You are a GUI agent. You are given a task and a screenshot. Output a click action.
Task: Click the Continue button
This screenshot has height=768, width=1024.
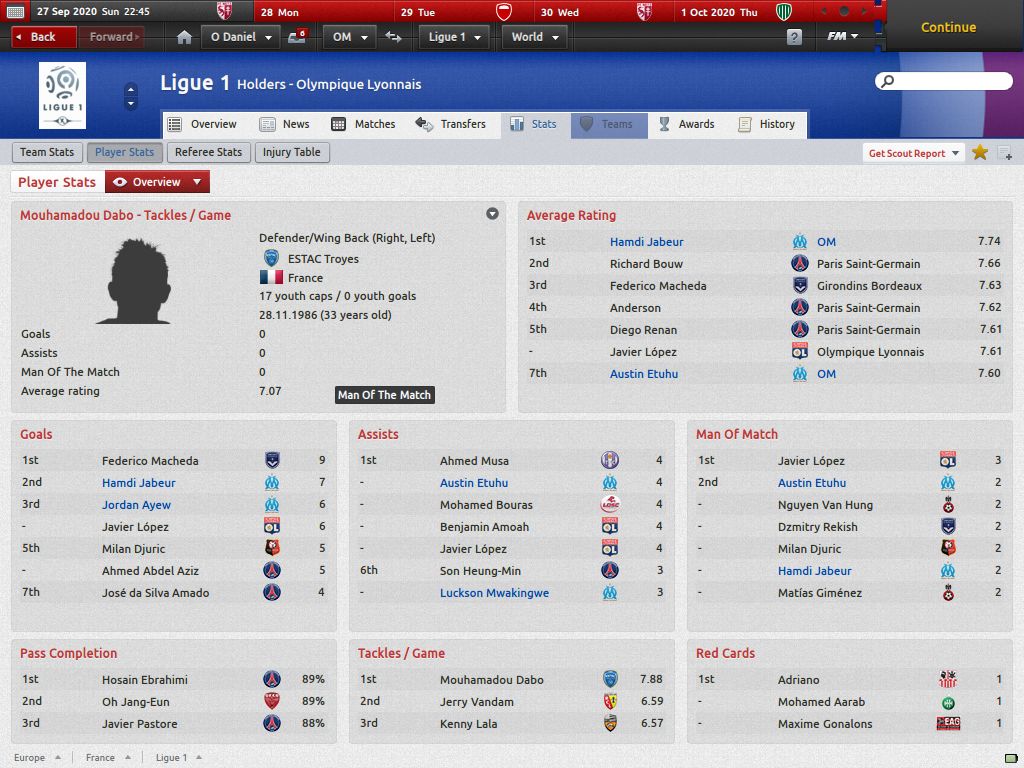click(x=948, y=27)
